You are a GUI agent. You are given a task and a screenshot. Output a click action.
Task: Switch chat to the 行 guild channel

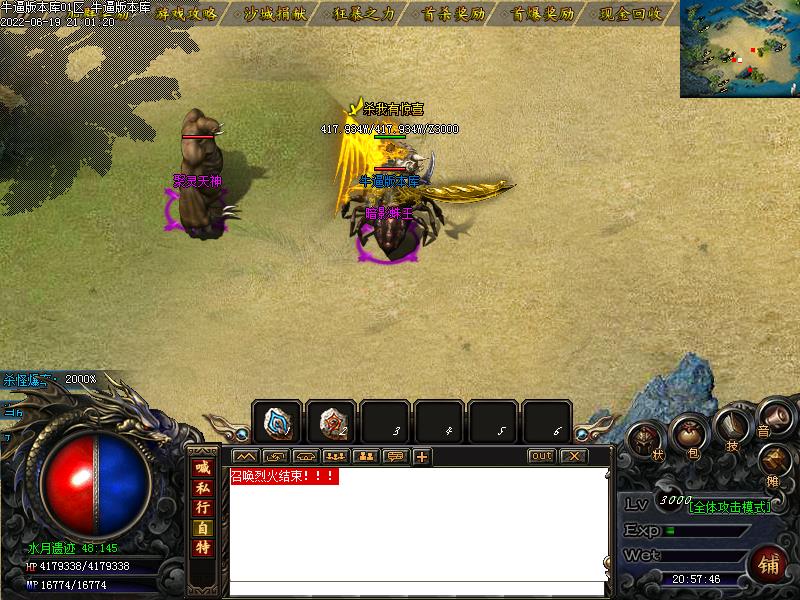[x=203, y=508]
